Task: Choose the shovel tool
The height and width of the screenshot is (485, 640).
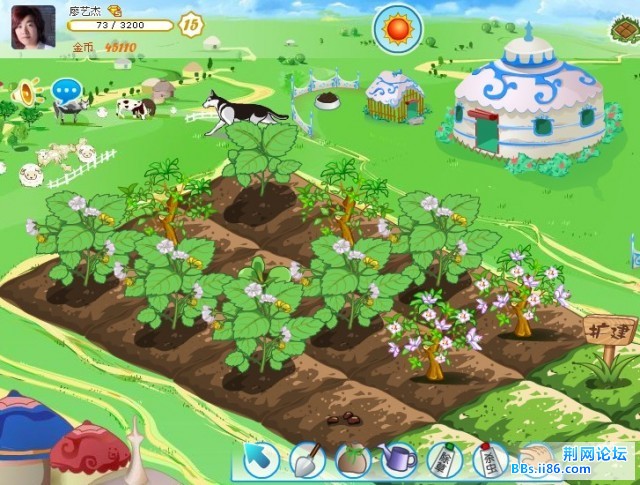Action: pos(306,461)
